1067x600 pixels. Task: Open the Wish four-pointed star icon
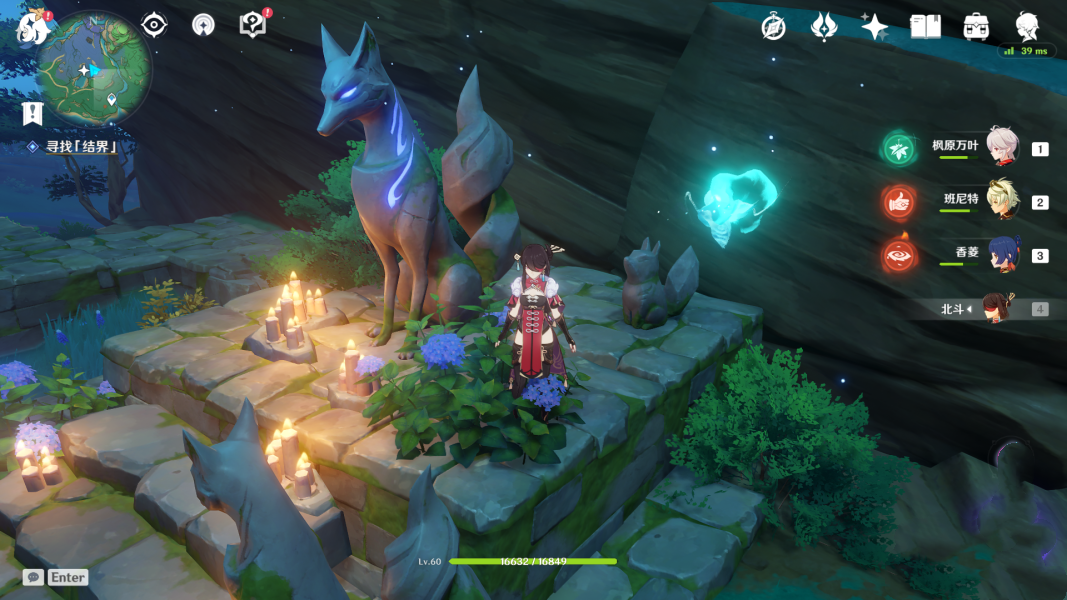875,27
